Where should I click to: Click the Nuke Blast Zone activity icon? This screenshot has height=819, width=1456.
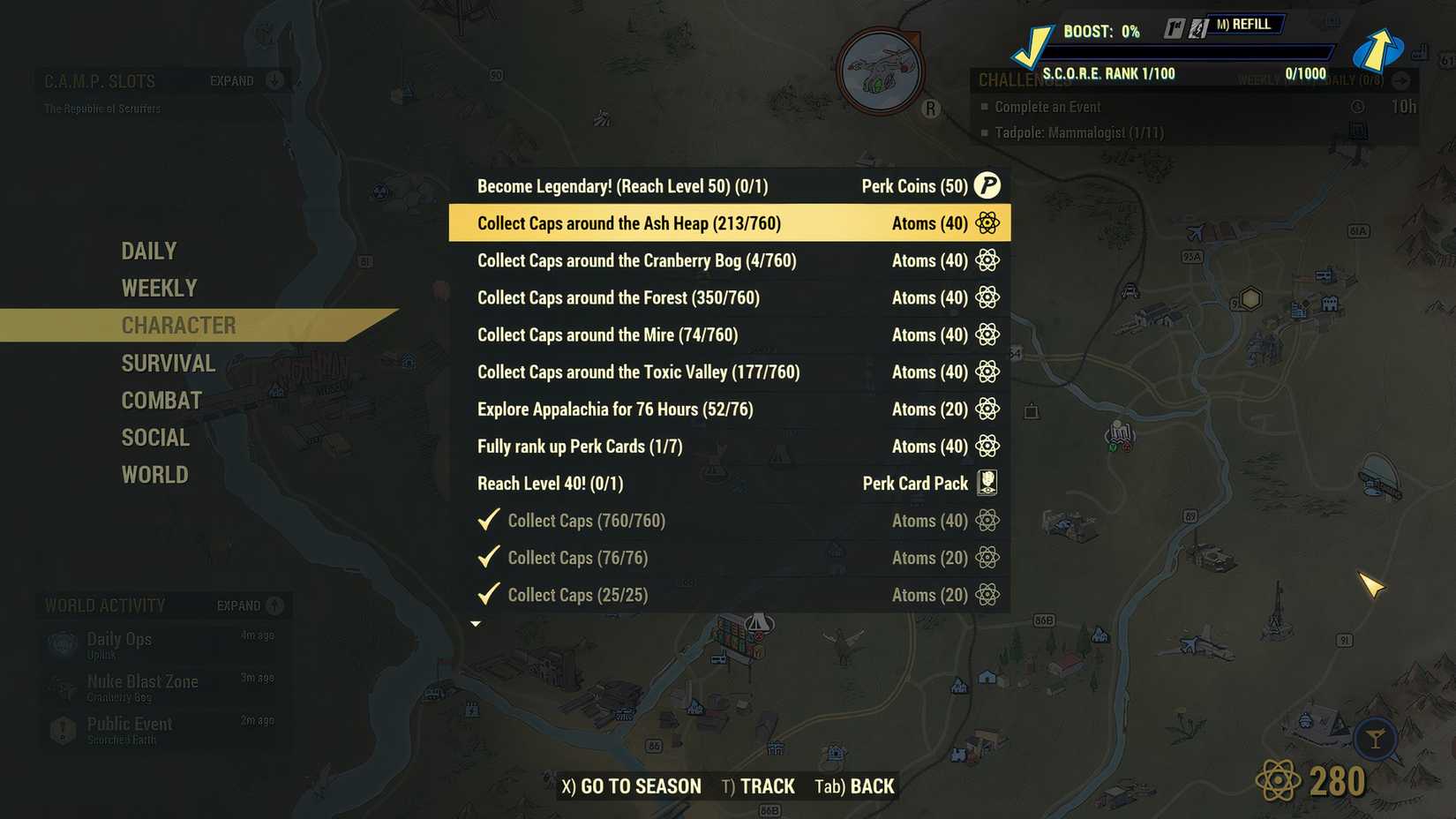point(62,688)
